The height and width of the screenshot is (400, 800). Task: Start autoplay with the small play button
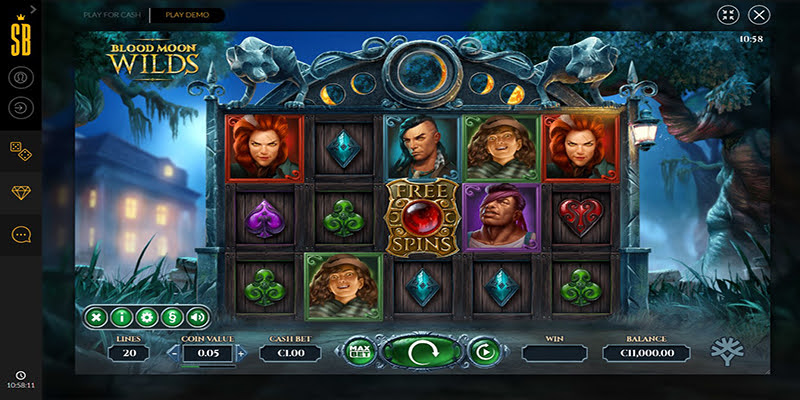[x=484, y=351]
